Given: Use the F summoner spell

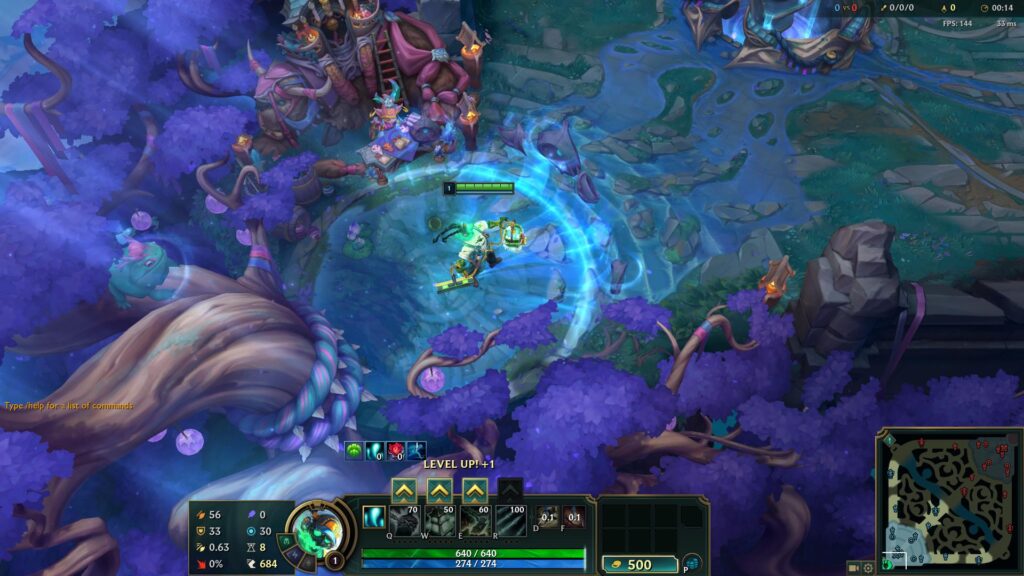Looking at the screenshot, I should pos(574,518).
